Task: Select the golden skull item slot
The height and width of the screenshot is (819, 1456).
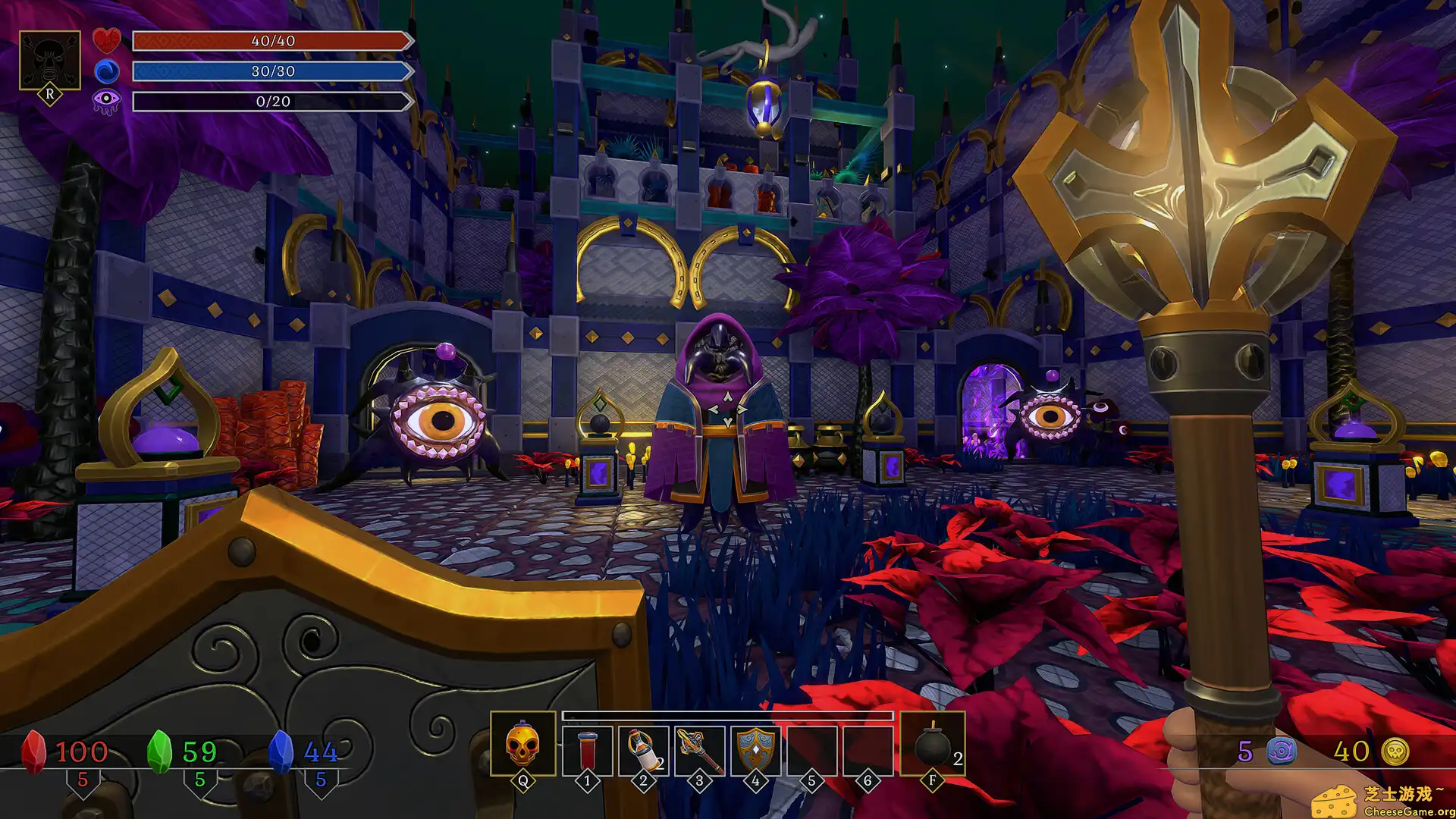Action: click(x=522, y=745)
